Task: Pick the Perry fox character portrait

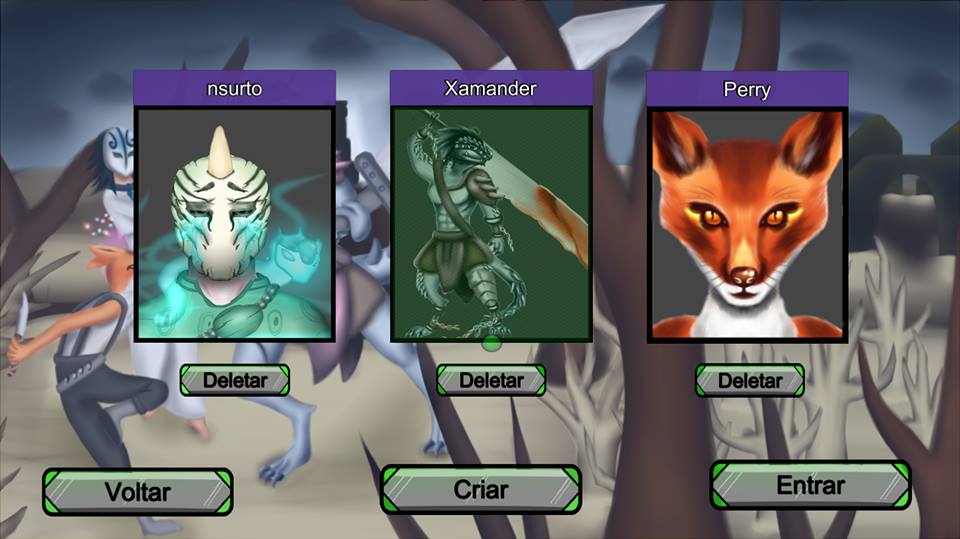Action: 748,224
